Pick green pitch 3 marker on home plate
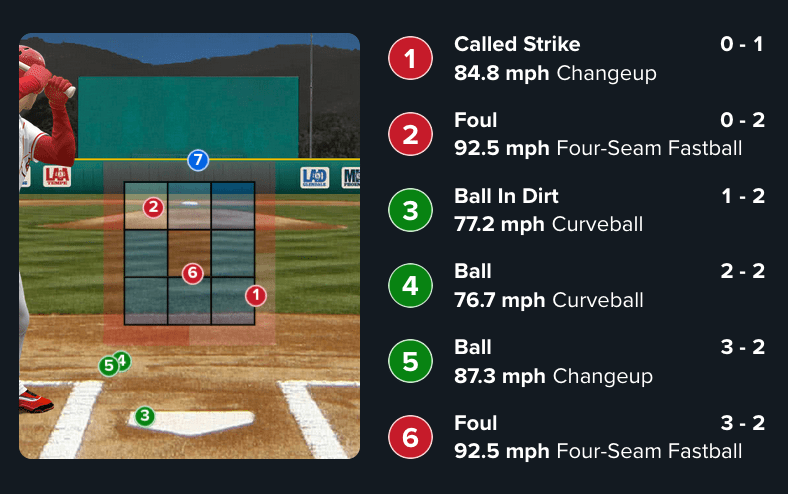This screenshot has width=788, height=494. point(145,415)
